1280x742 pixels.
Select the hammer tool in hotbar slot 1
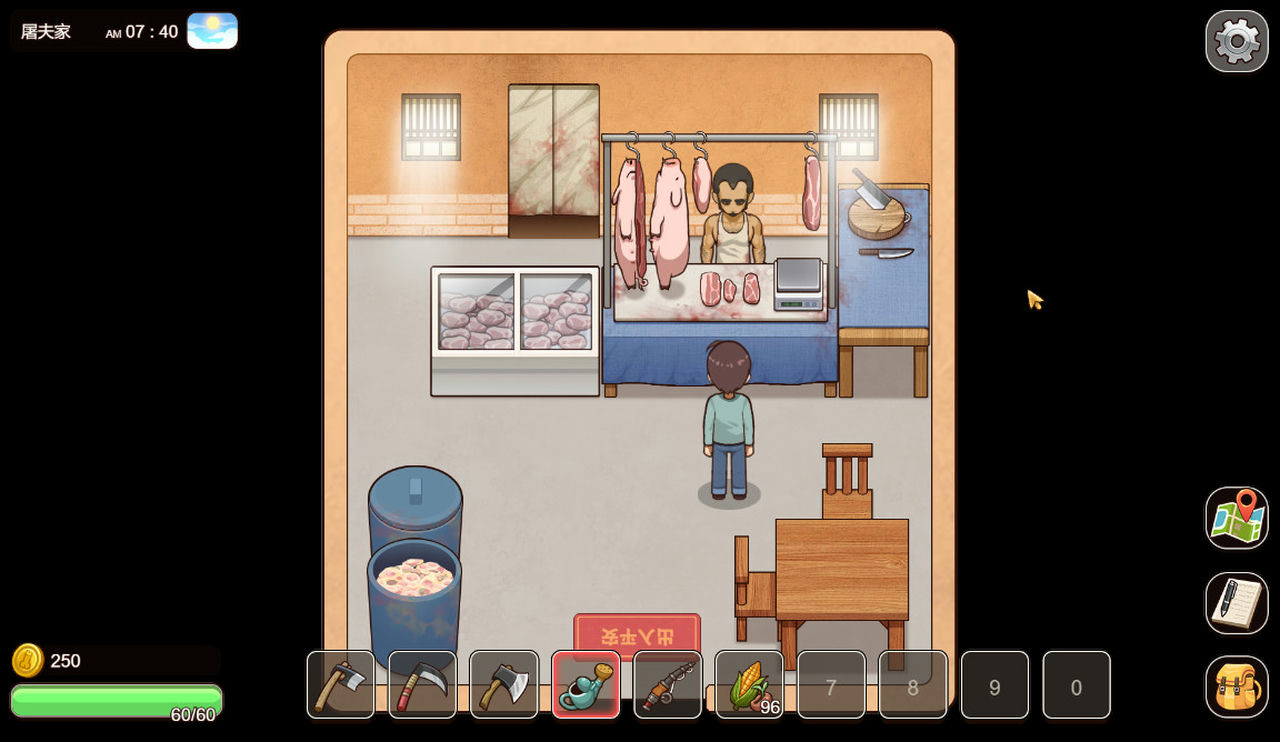[340, 686]
